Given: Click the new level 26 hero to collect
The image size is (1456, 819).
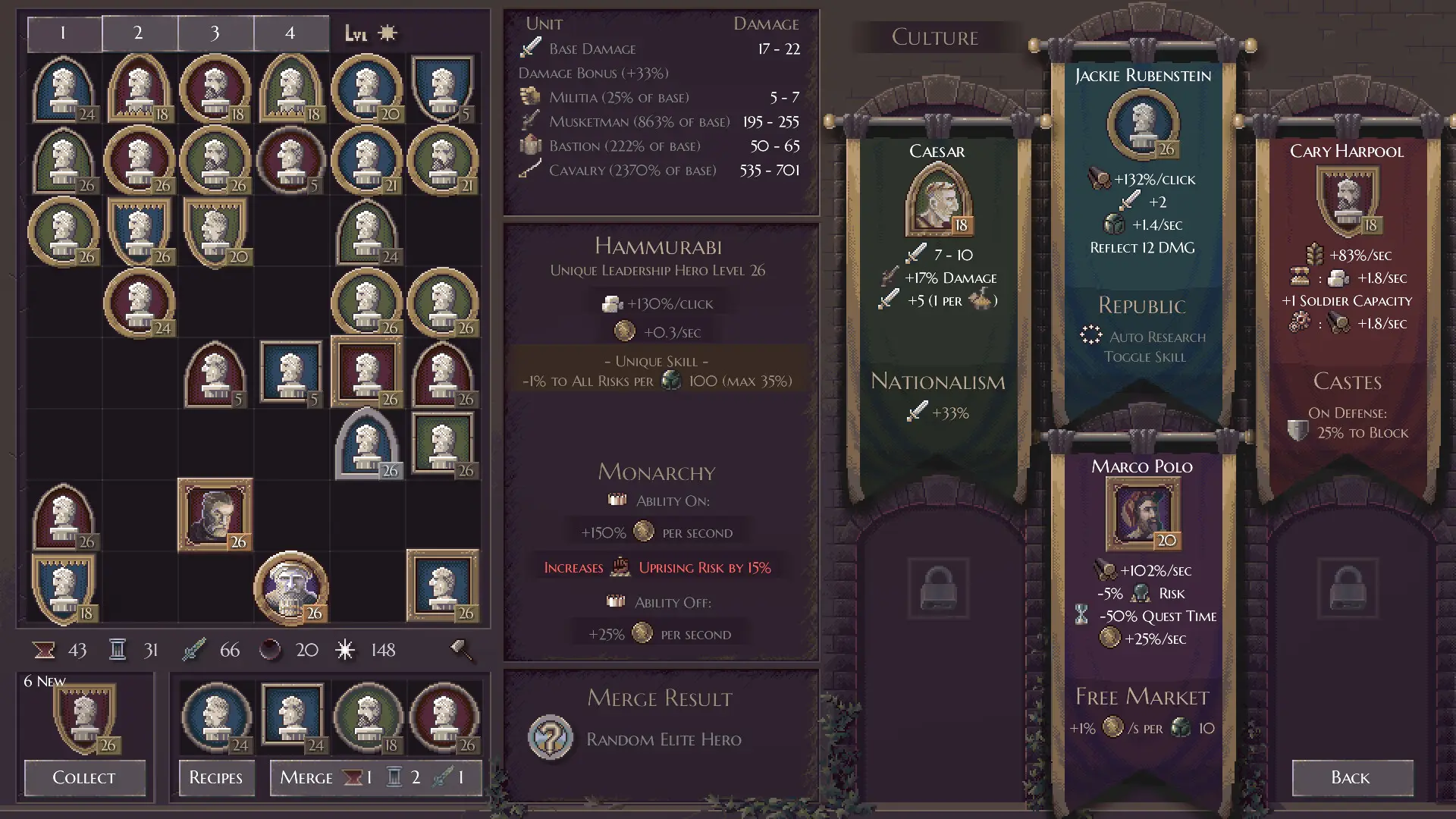Looking at the screenshot, I should point(85,718).
